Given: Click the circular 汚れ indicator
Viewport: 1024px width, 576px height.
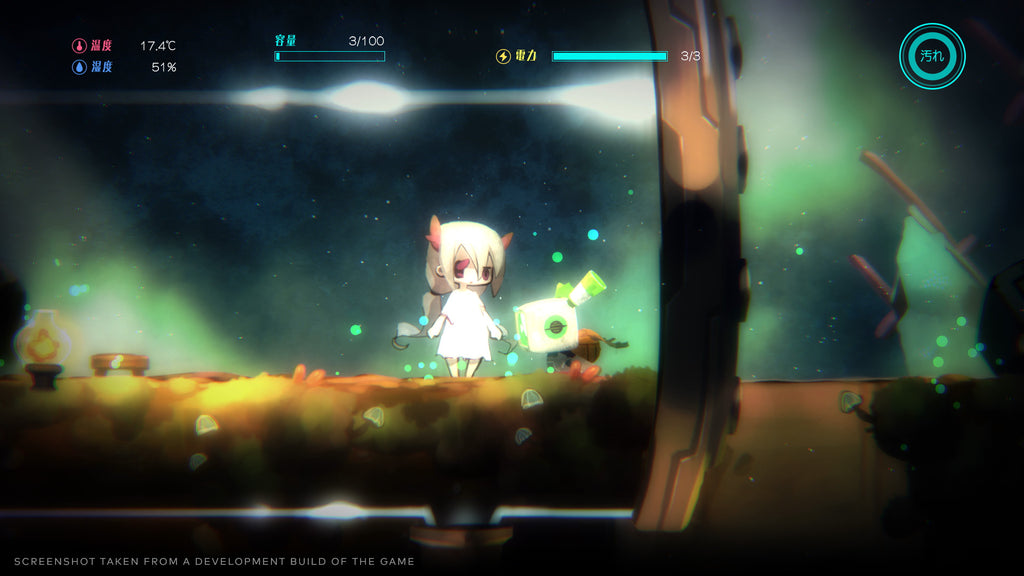Looking at the screenshot, I should [932, 56].
